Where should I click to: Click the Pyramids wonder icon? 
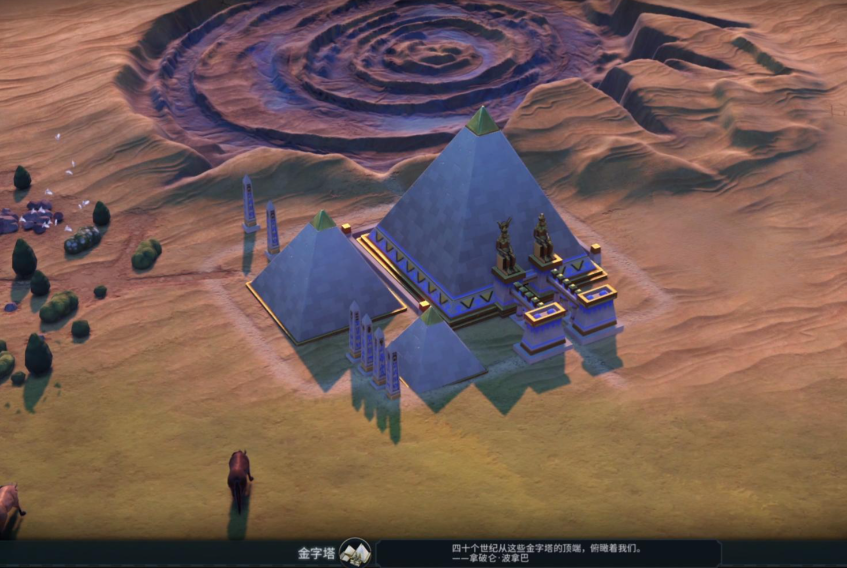[355, 552]
